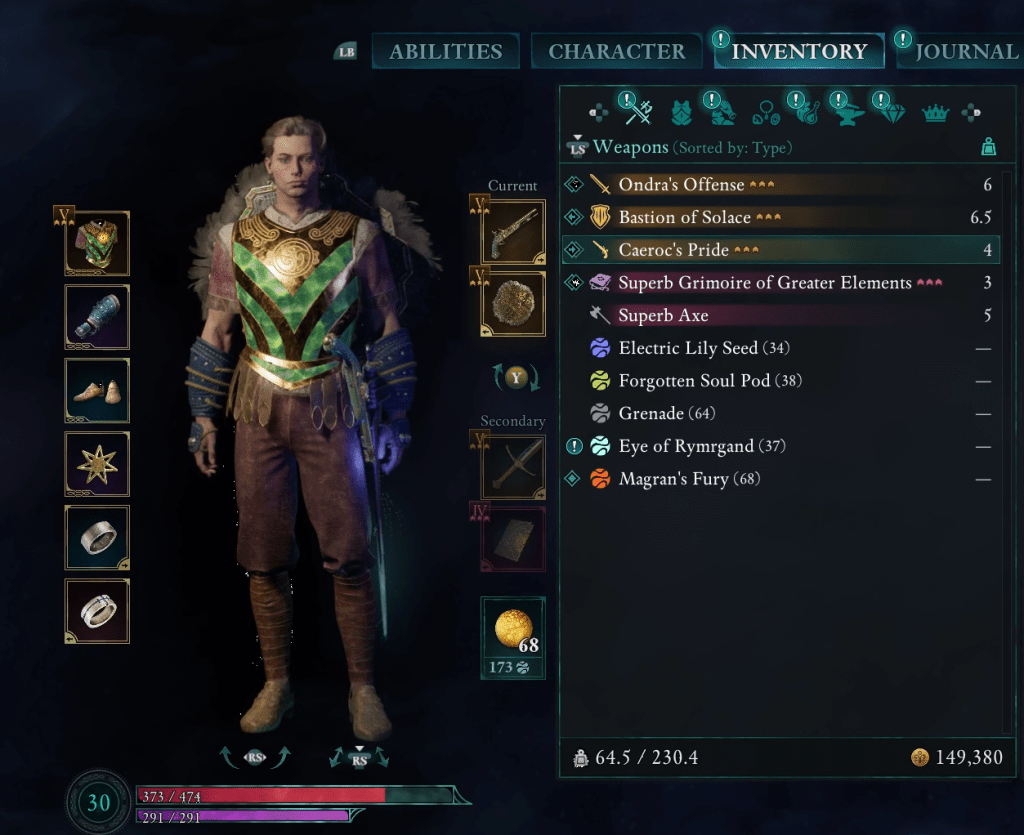Open the Journal tab
1024x835 pixels.
click(965, 51)
